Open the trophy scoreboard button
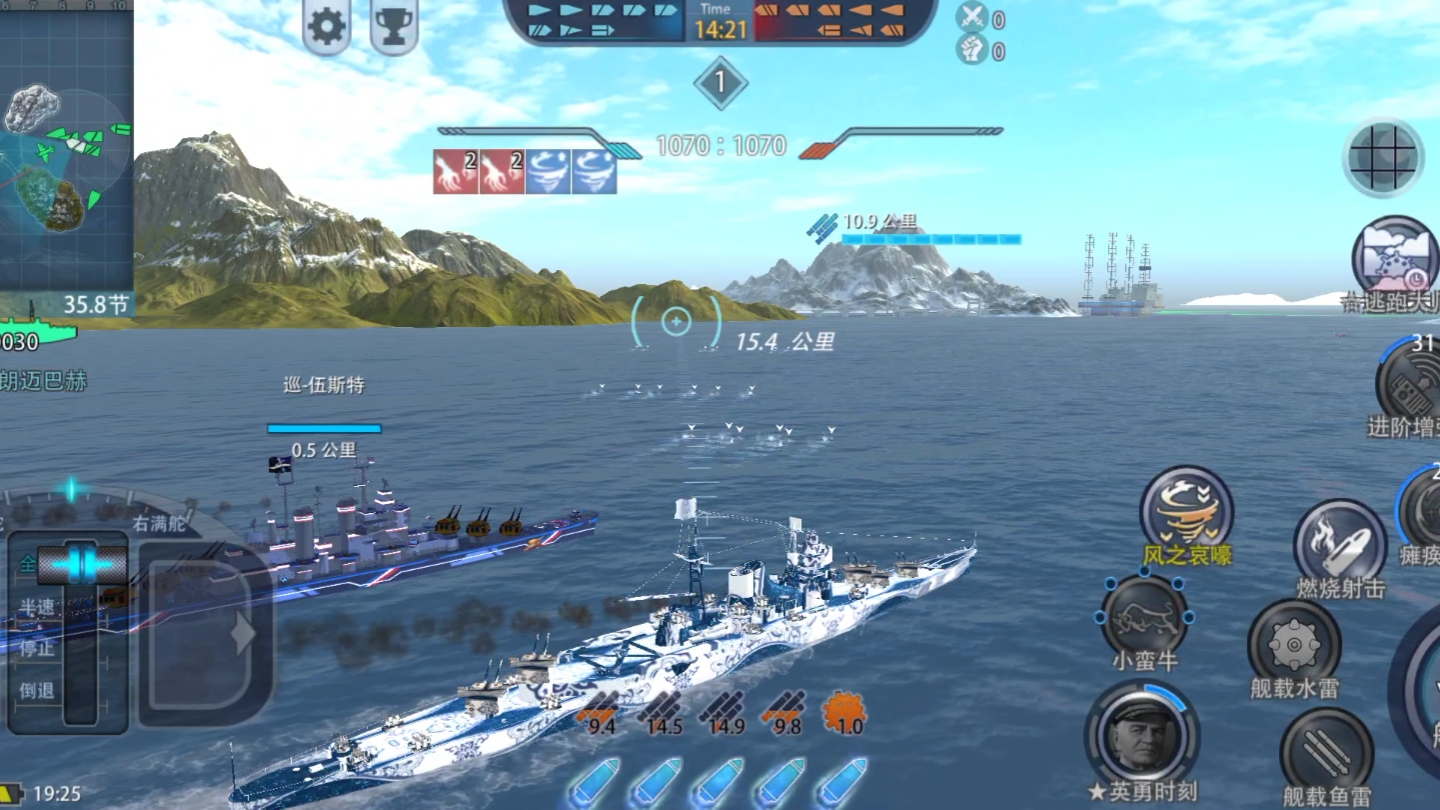The height and width of the screenshot is (810, 1440). [394, 26]
